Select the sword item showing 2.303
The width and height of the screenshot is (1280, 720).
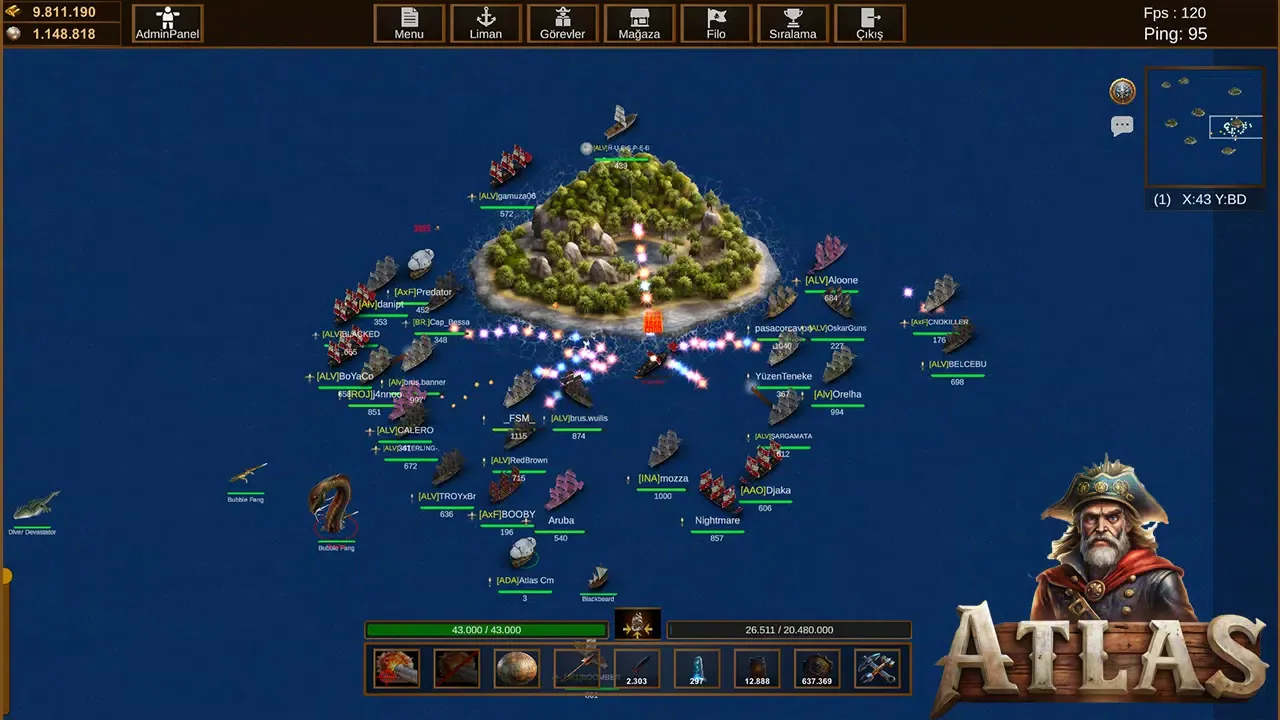(636, 668)
